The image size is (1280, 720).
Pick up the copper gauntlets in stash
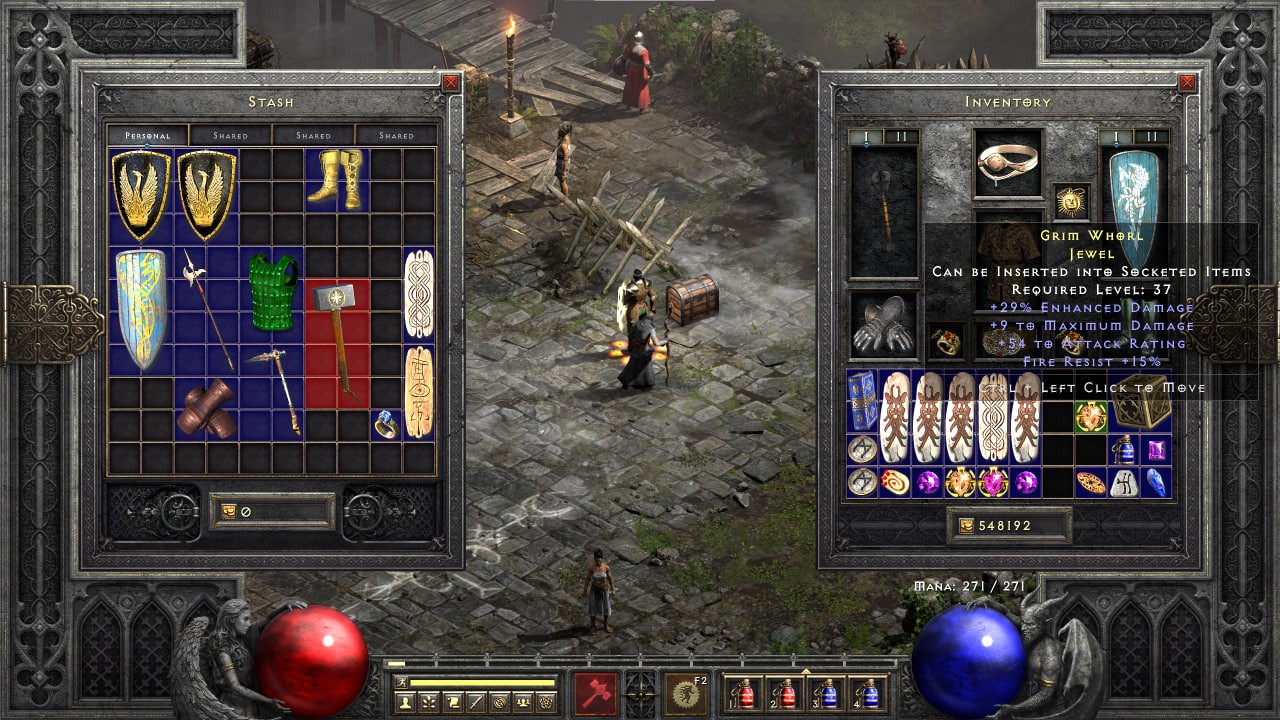[x=207, y=409]
